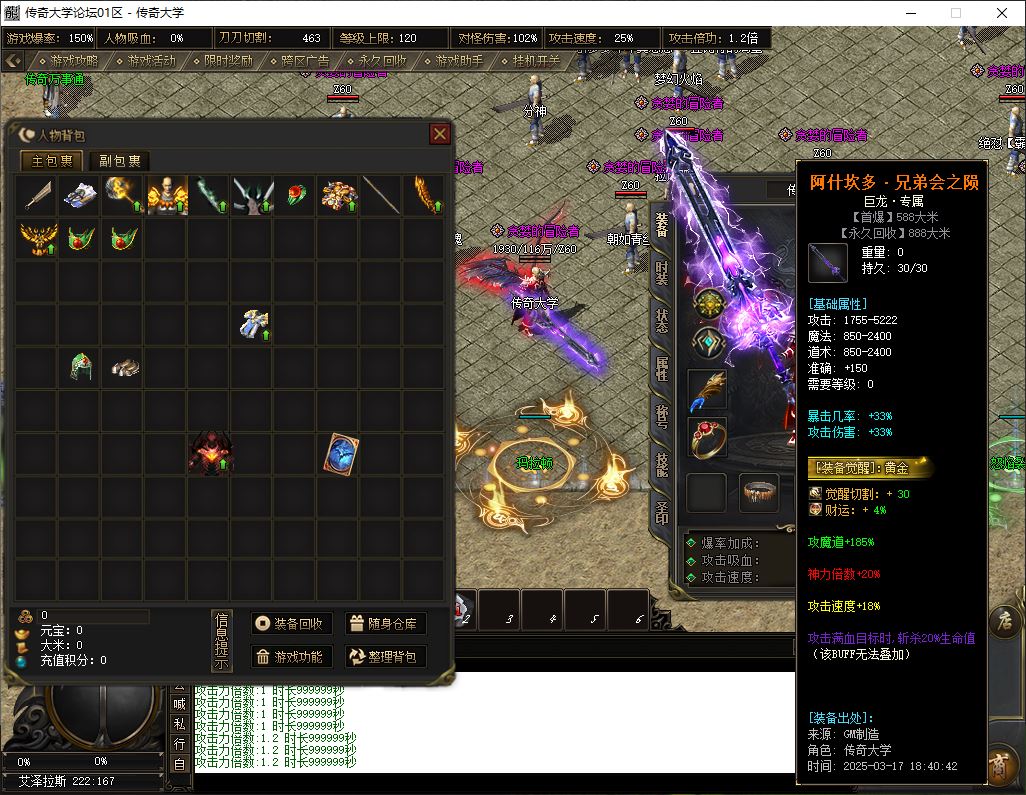Toggle the 信息提示 vertical button
Image resolution: width=1026 pixels, height=795 pixels.
click(x=222, y=640)
